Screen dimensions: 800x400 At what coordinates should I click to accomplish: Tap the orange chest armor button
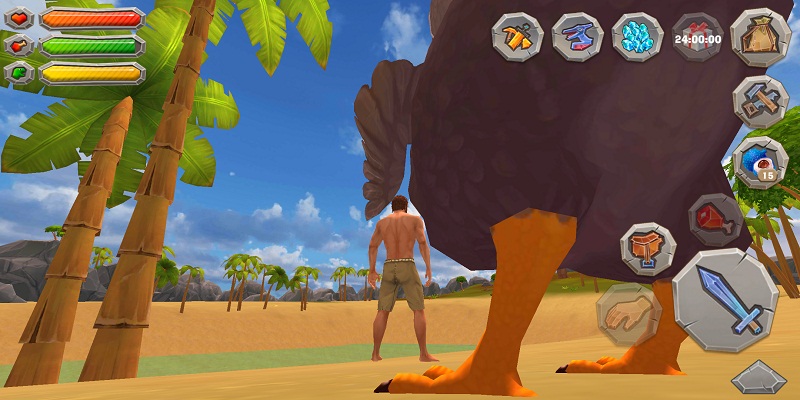(648, 248)
